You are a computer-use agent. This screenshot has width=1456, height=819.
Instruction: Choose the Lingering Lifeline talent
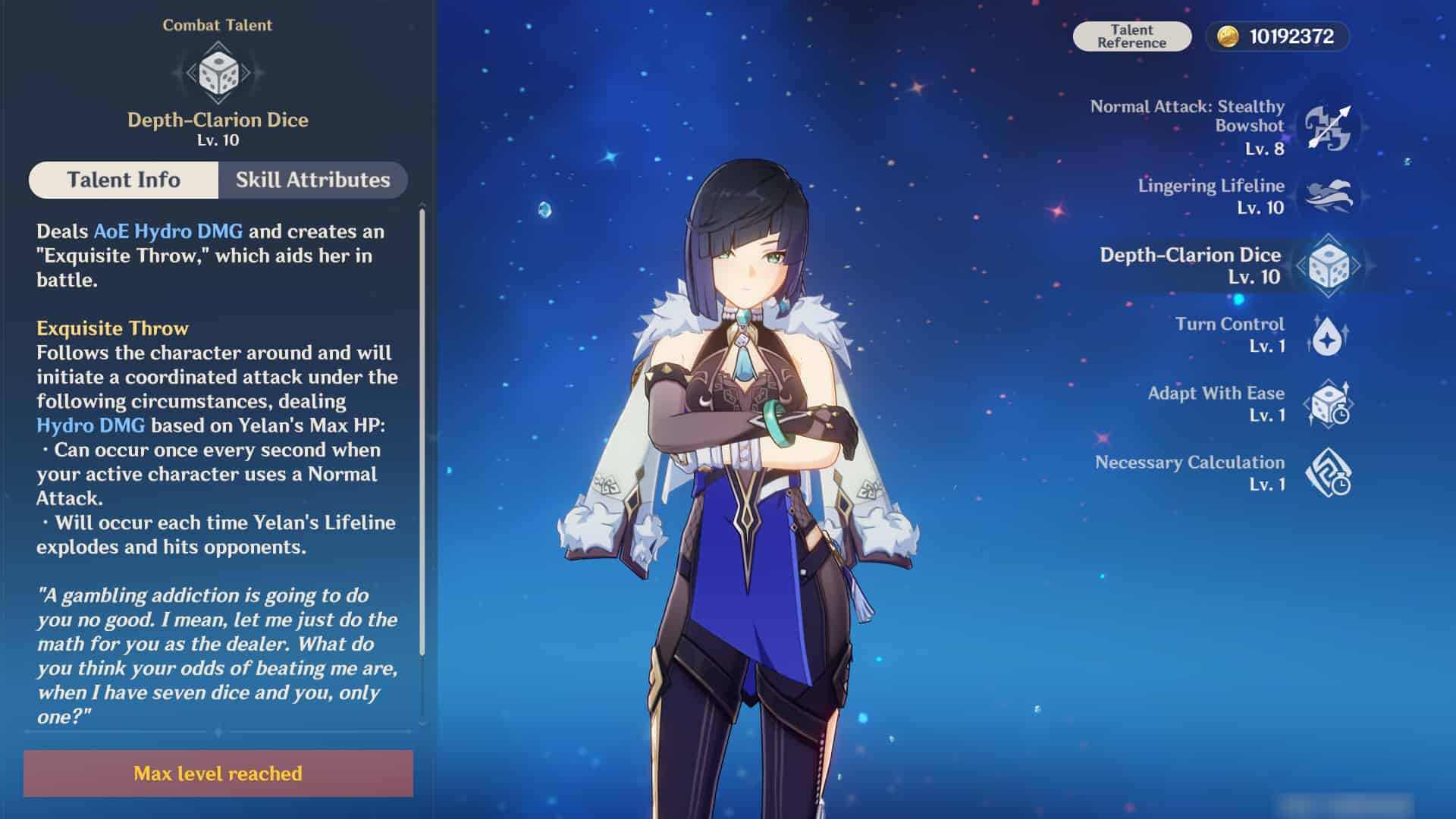pos(1327,196)
